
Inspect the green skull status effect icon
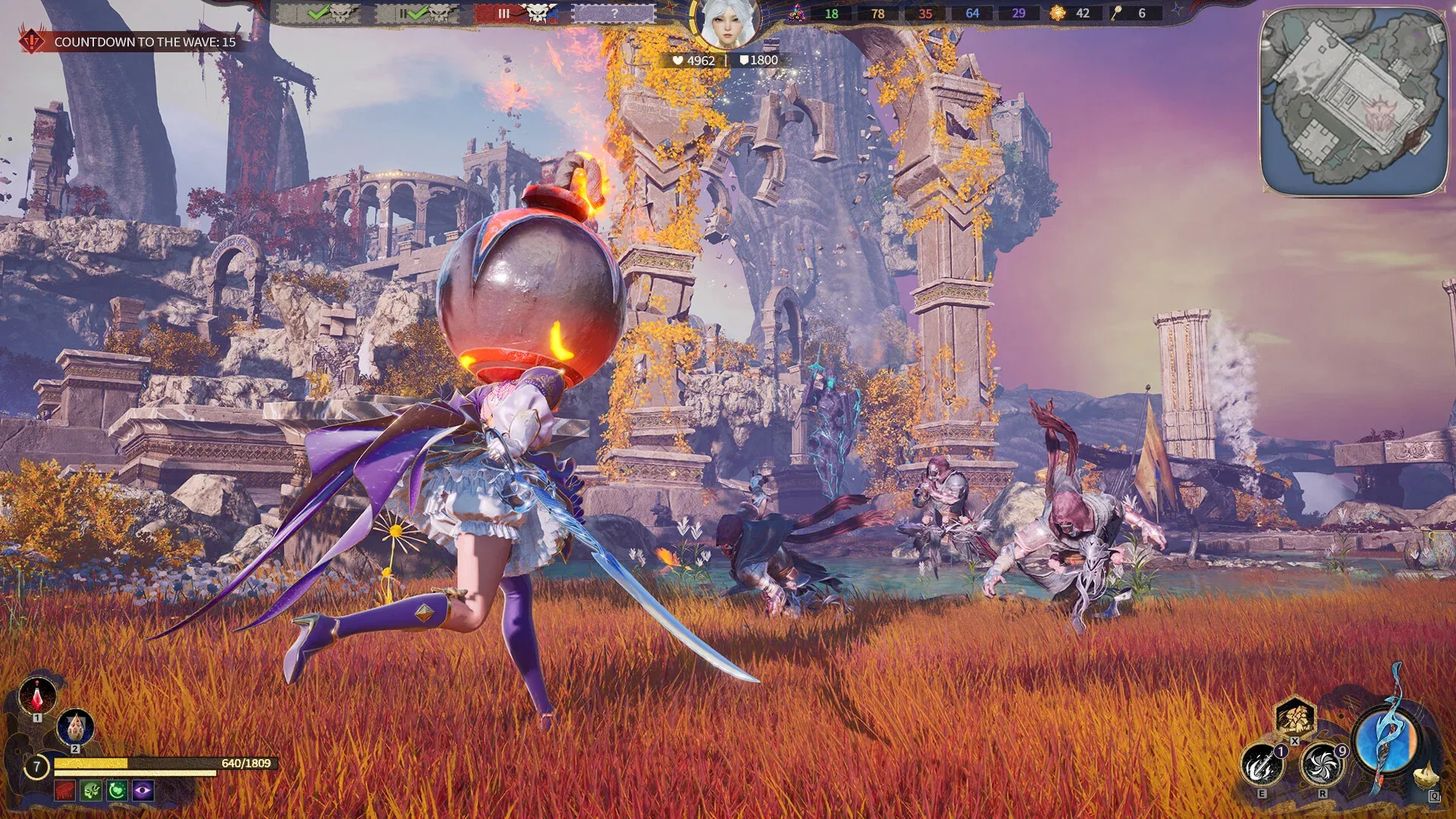click(92, 791)
